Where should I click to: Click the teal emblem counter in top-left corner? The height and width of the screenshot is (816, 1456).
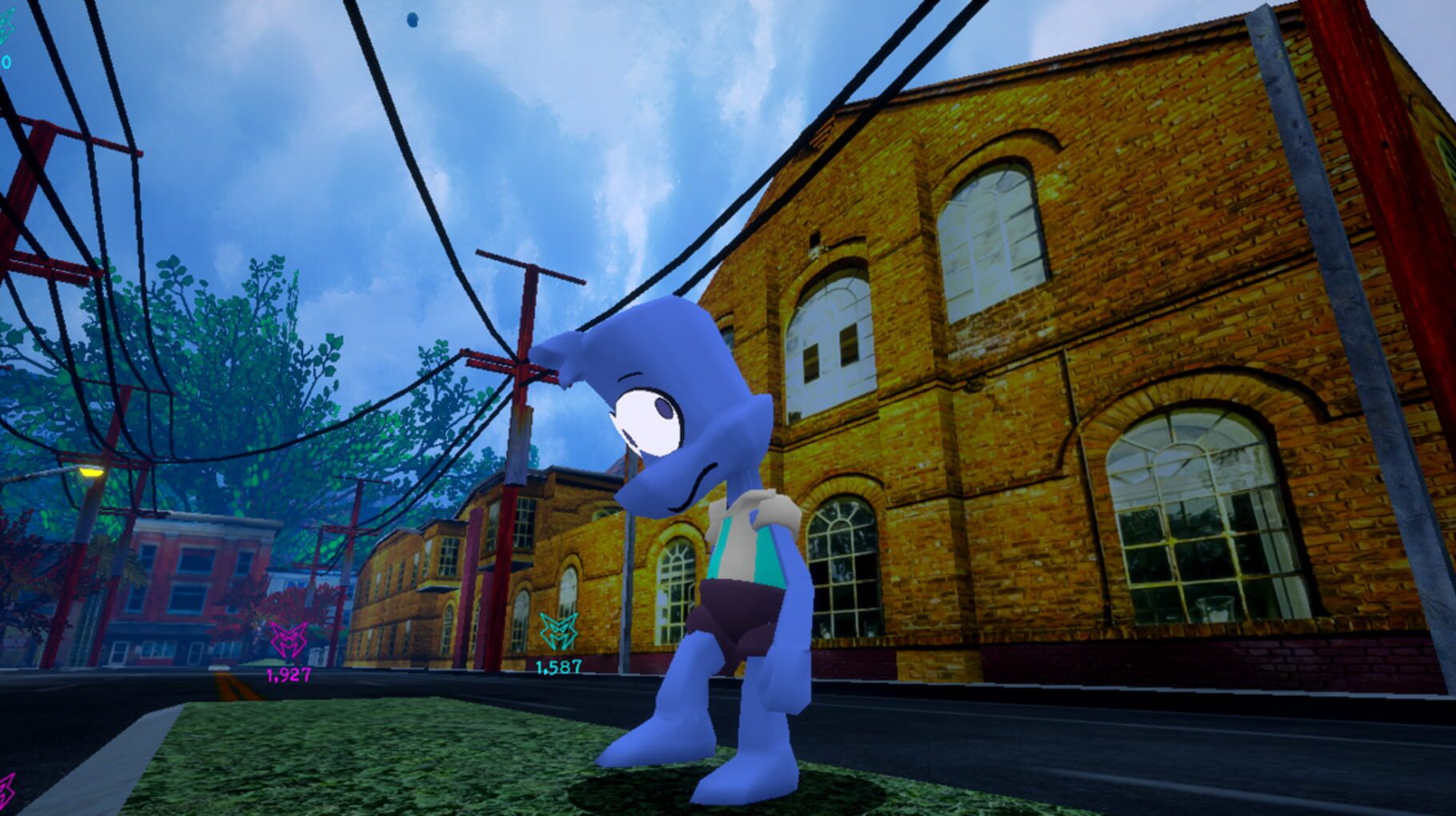pyautogui.click(x=6, y=61)
